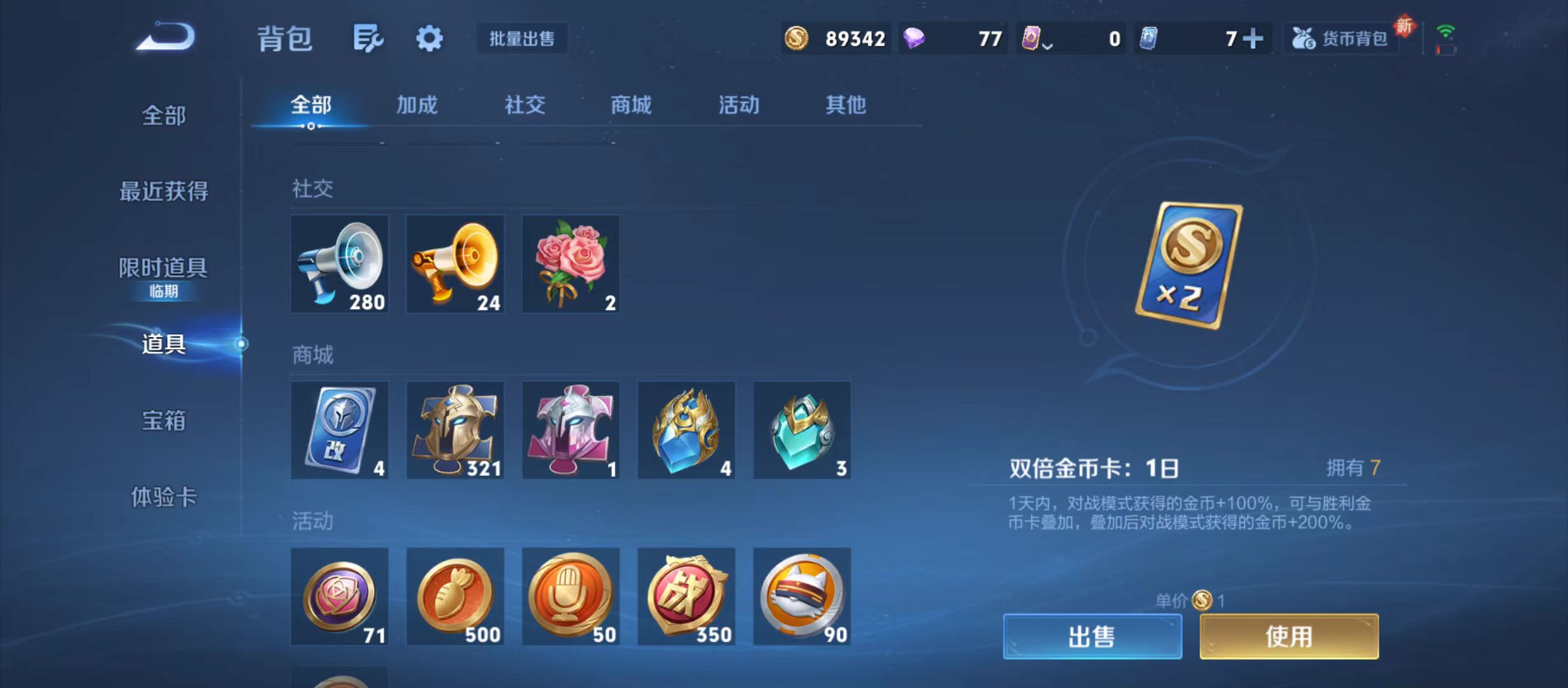Click the plus to add blue card currency
Viewport: 1568px width, 688px height.
[1253, 38]
